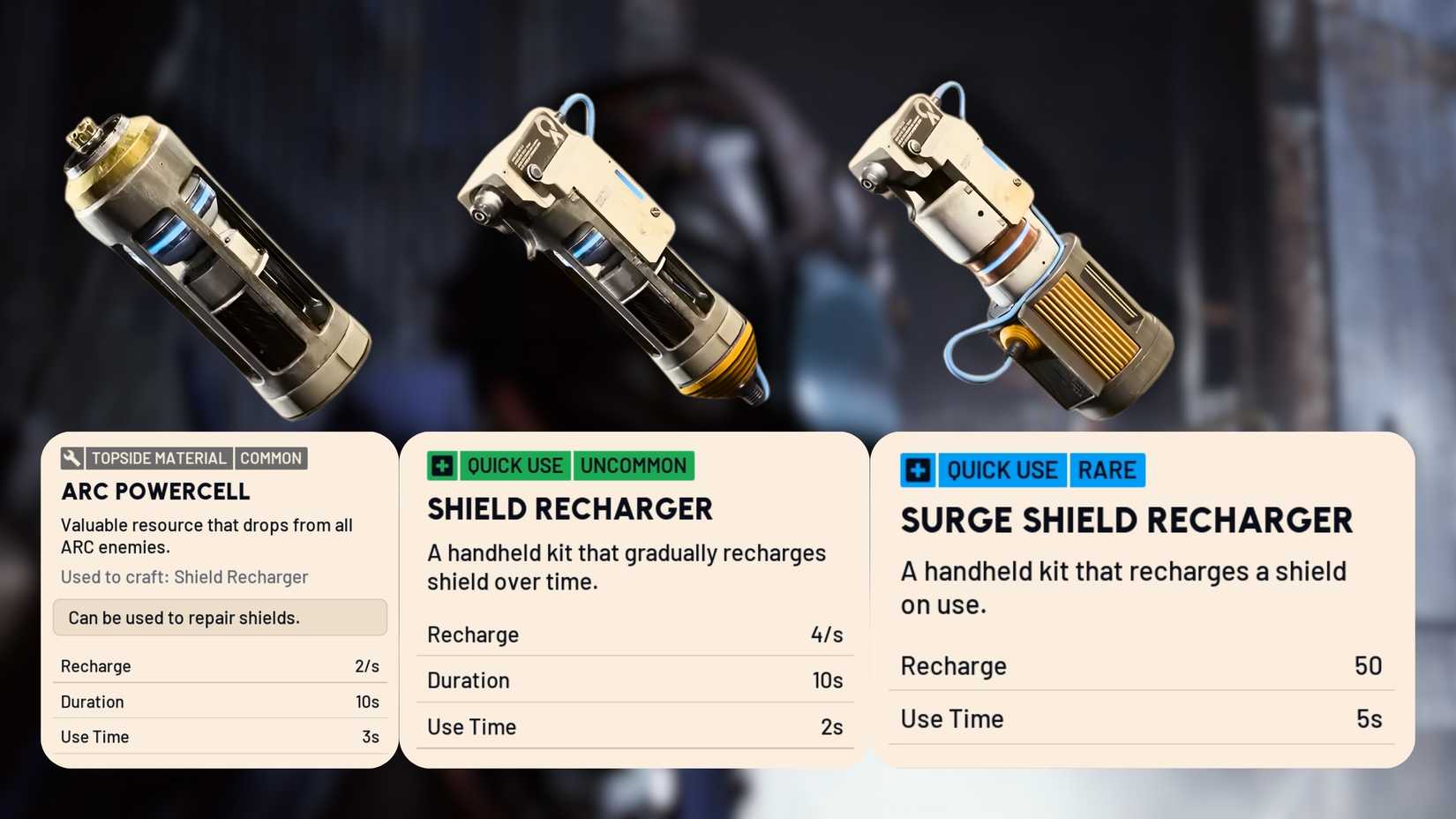Toggle the COMMON rarity label

271,458
